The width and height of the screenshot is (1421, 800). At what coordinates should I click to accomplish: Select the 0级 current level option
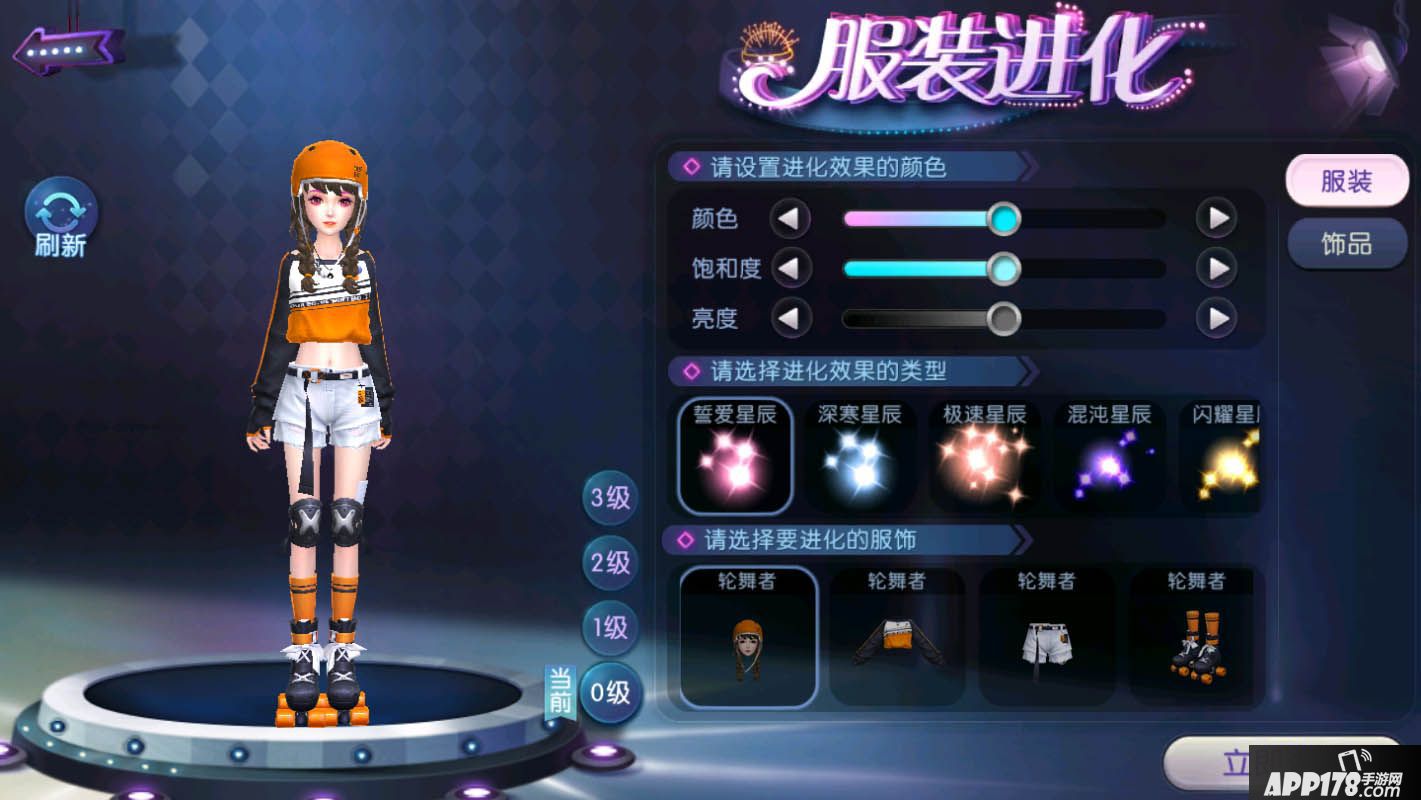click(610, 692)
